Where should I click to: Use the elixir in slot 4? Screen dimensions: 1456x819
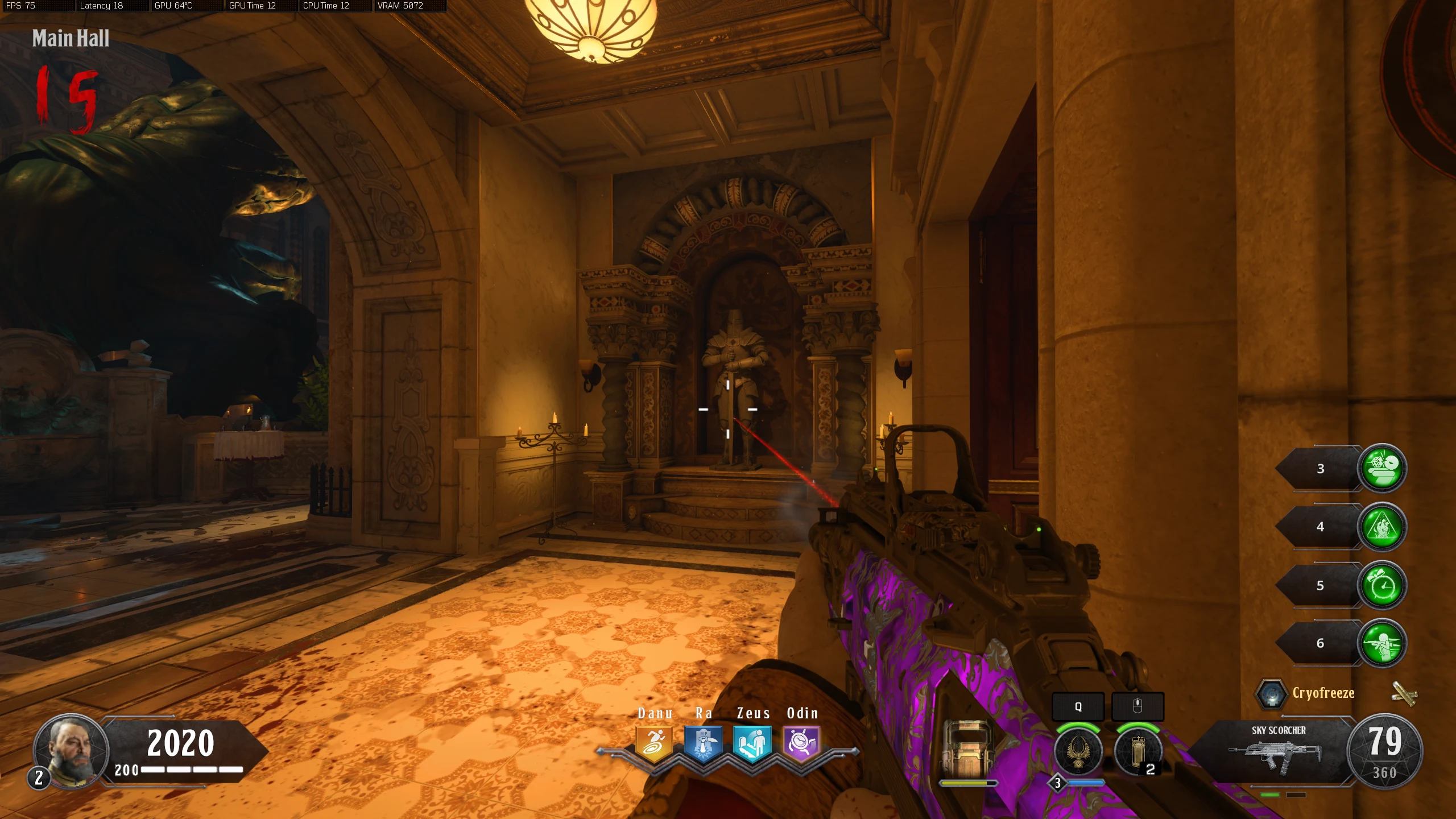[1381, 527]
